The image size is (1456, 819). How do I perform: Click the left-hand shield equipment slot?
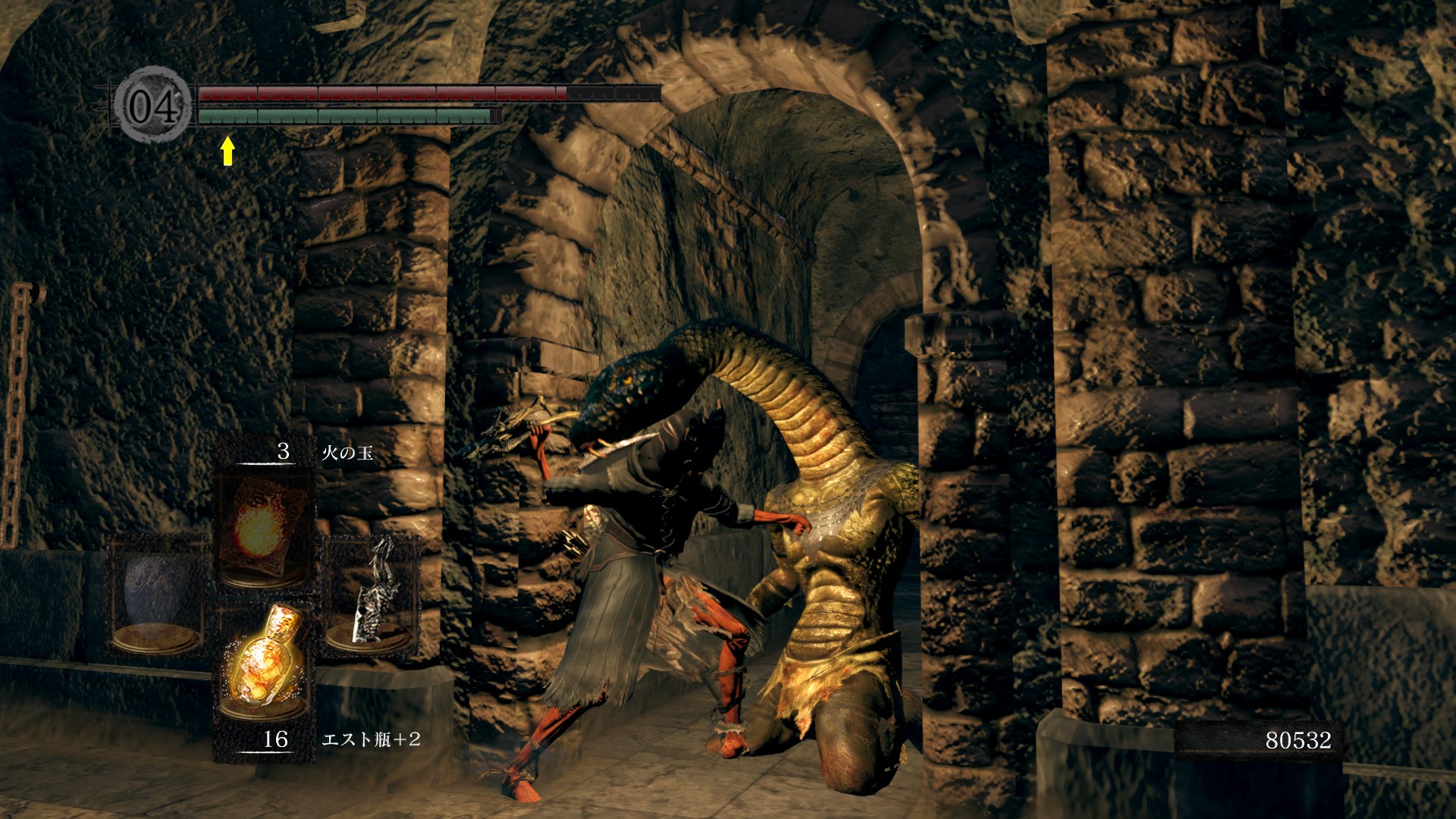coord(157,595)
